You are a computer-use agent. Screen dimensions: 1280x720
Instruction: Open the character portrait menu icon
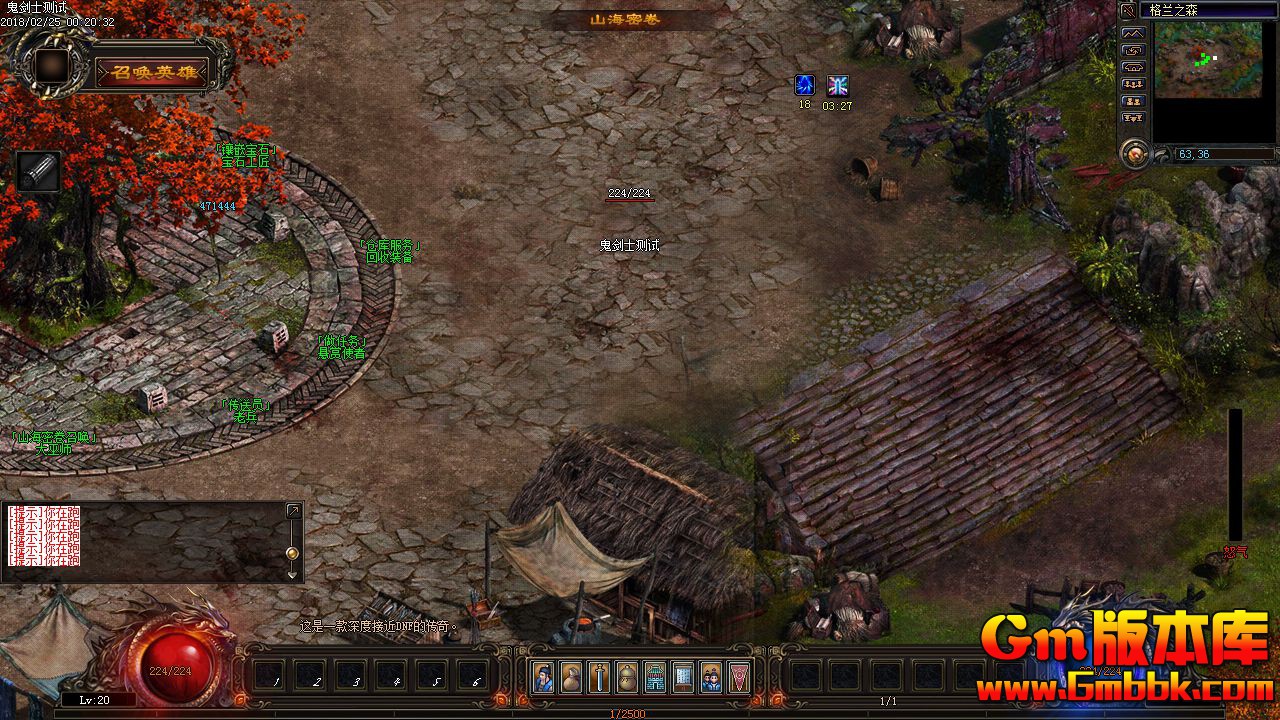point(543,677)
